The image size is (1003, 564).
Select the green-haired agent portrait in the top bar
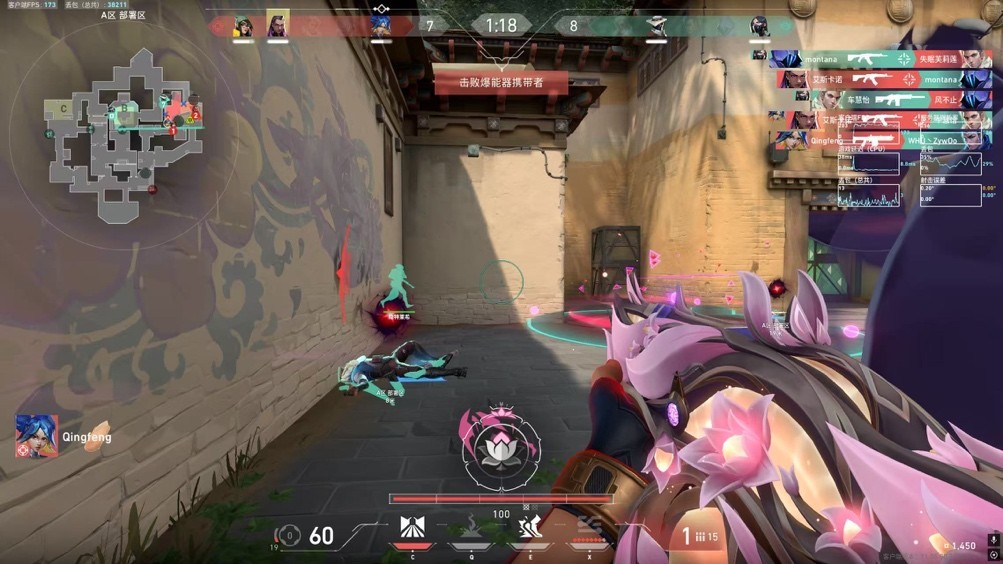click(x=243, y=26)
